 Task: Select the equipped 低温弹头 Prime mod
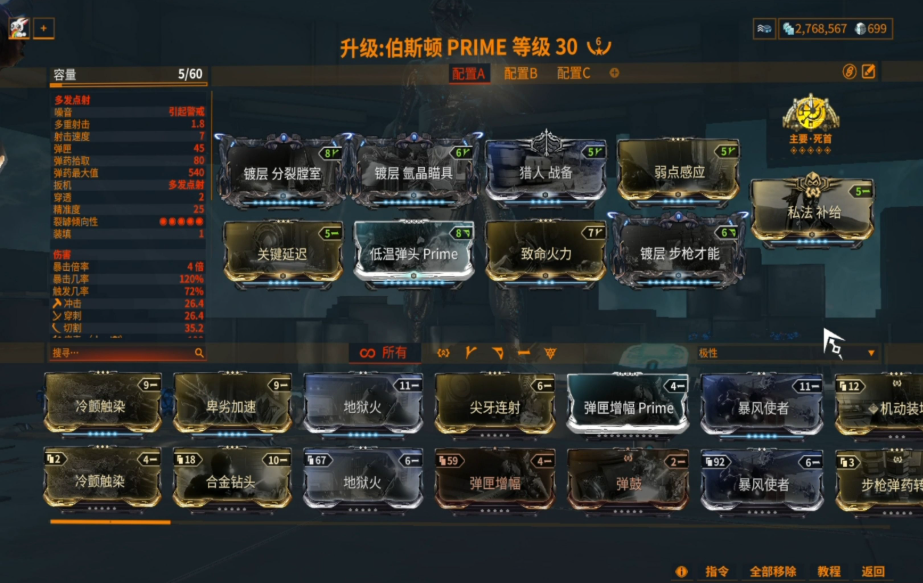point(414,253)
